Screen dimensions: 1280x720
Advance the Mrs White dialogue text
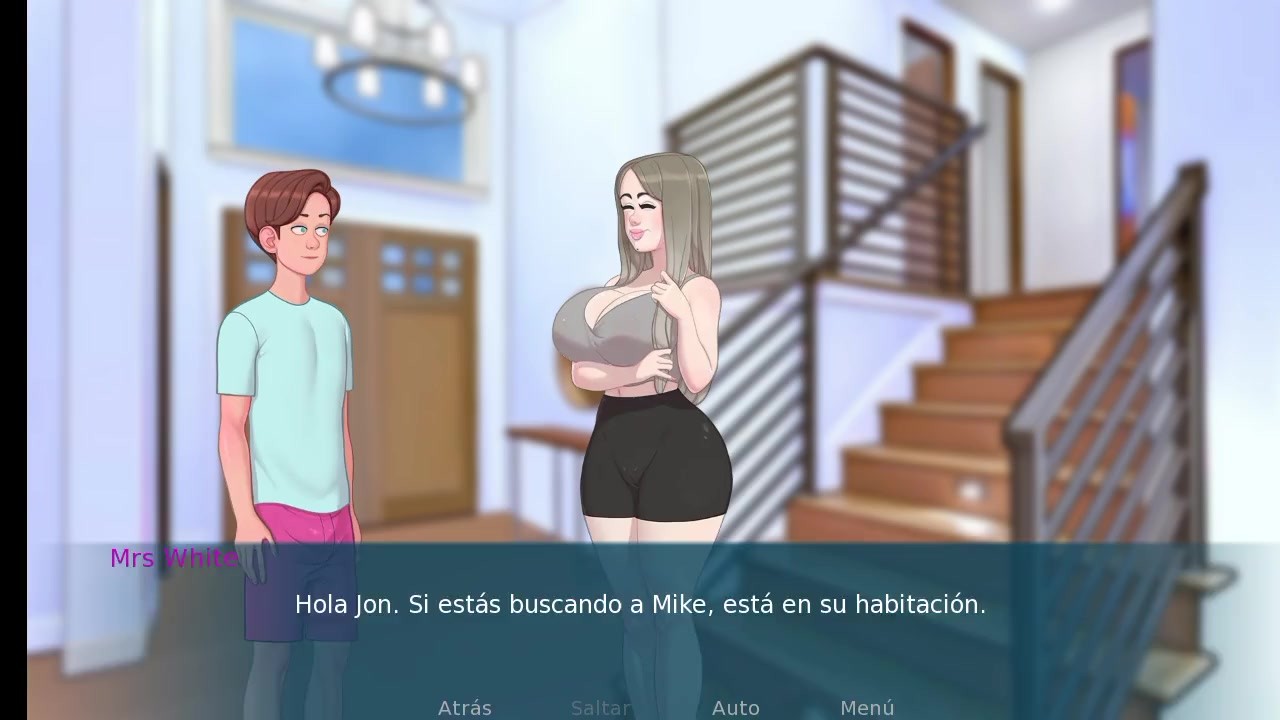[x=640, y=605]
